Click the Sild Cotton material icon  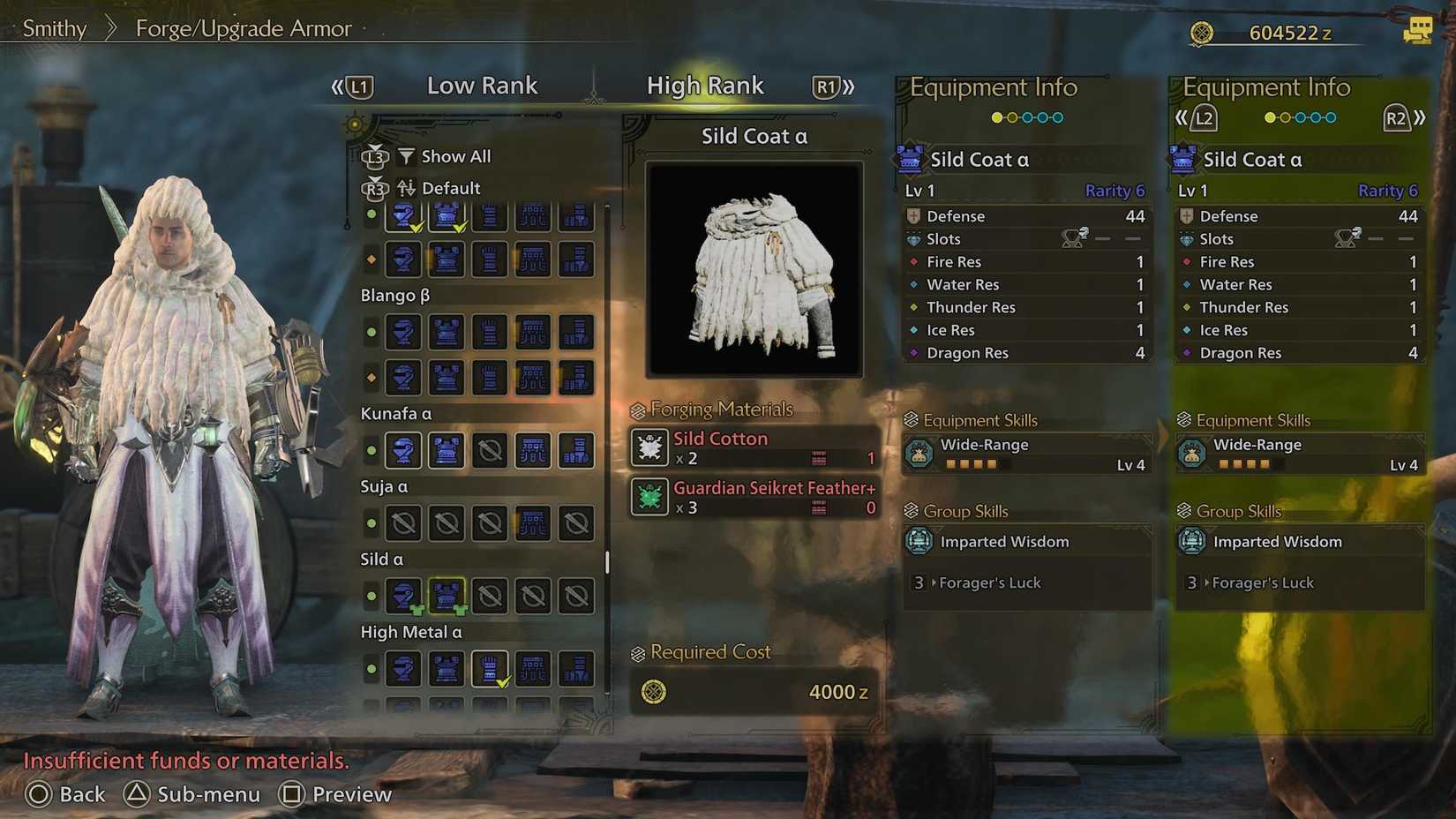click(x=649, y=447)
